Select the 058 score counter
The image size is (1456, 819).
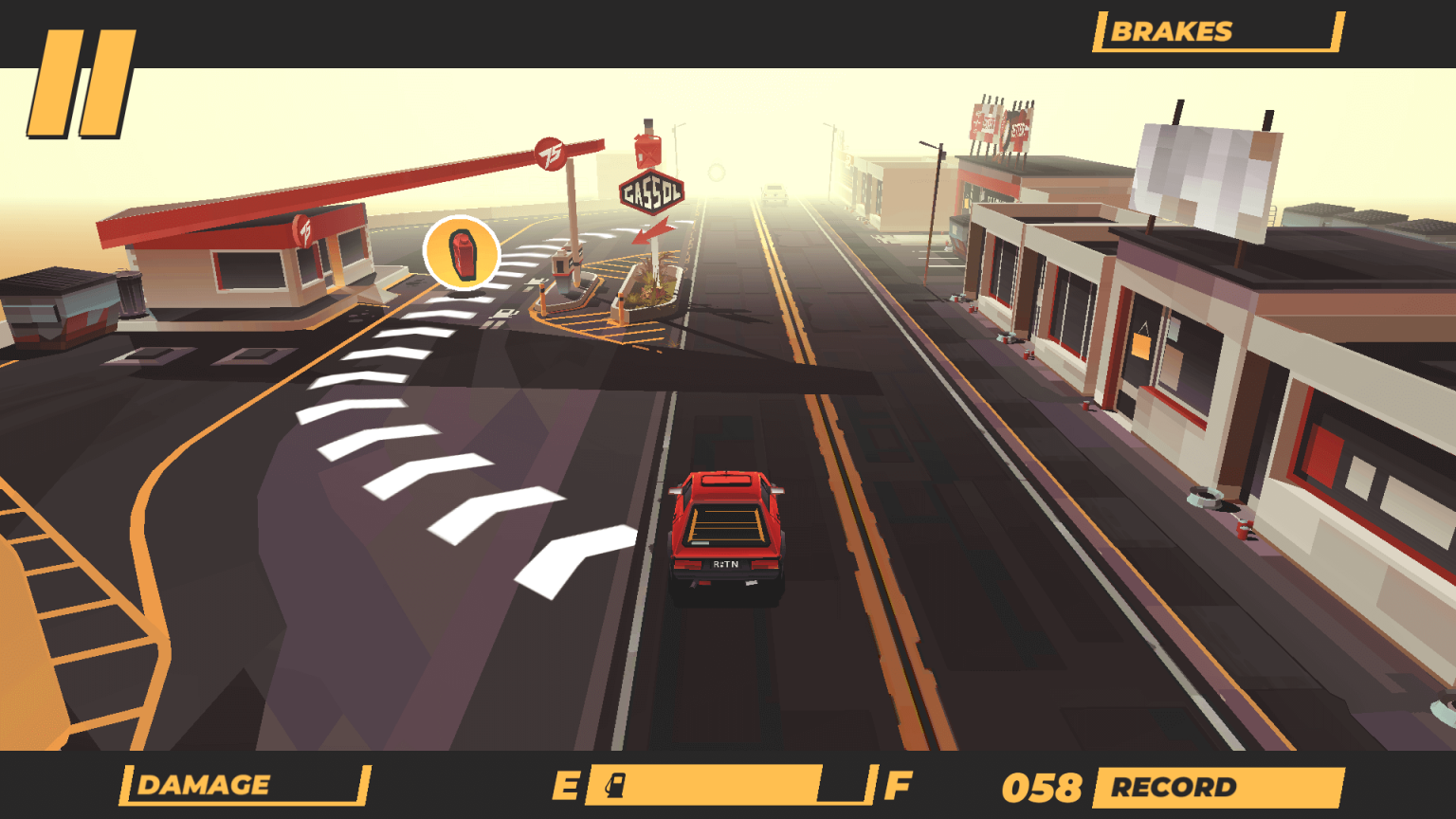pos(1044,787)
